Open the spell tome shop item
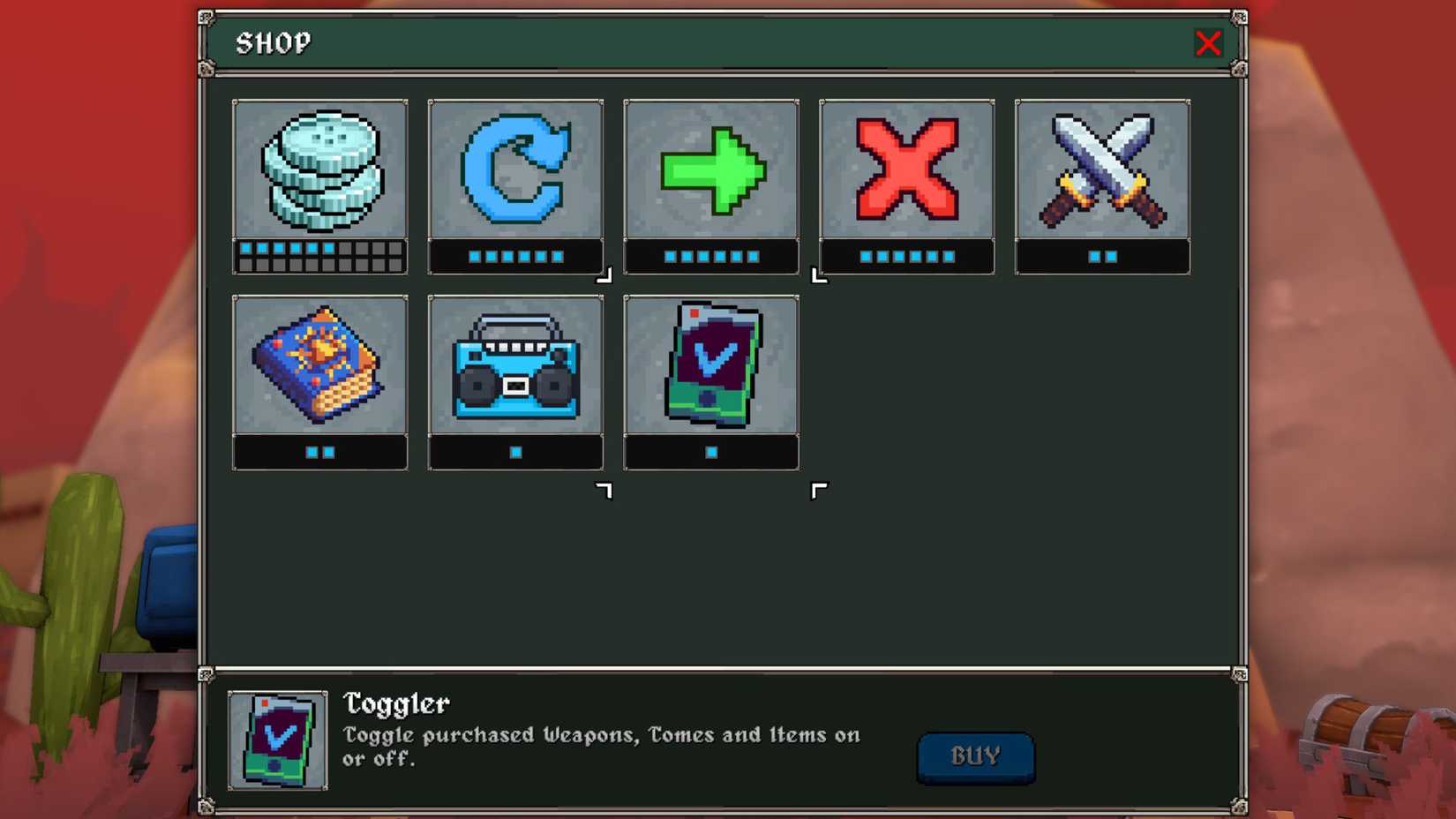 (x=319, y=367)
